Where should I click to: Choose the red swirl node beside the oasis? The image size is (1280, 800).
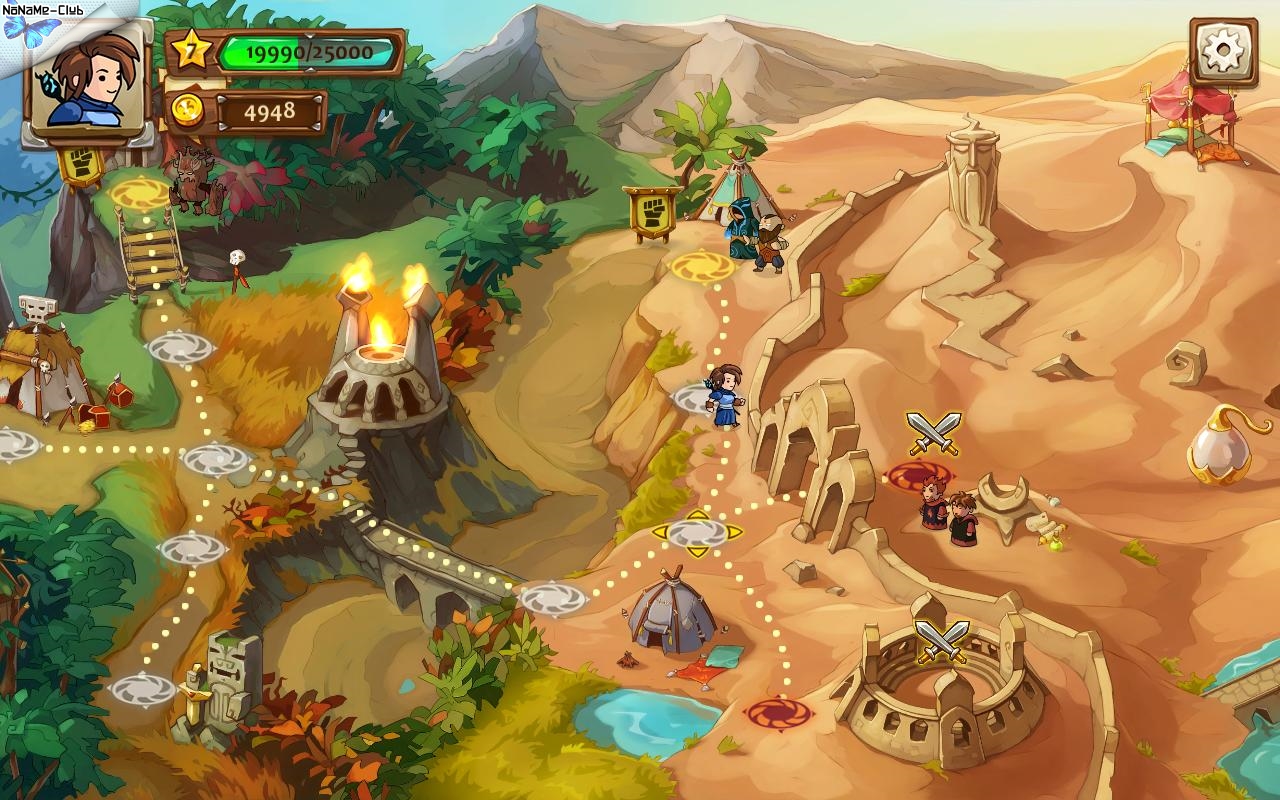[x=777, y=713]
